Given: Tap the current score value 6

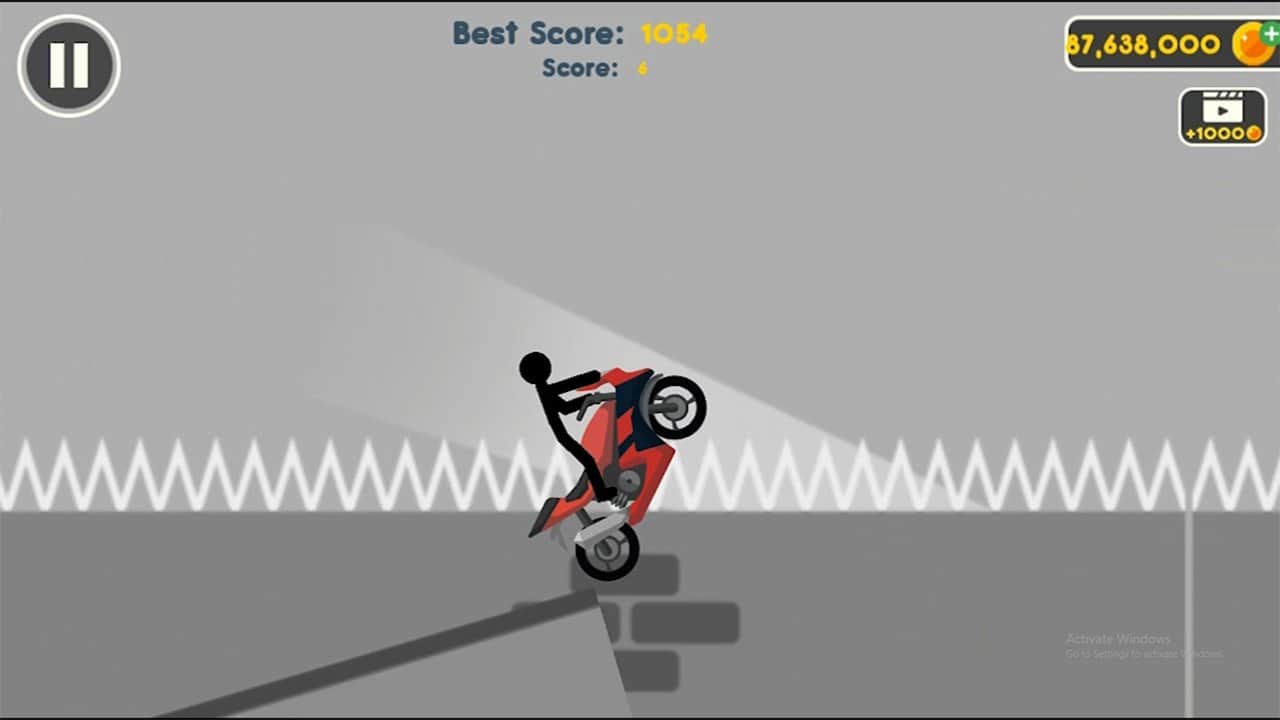Looking at the screenshot, I should [641, 69].
